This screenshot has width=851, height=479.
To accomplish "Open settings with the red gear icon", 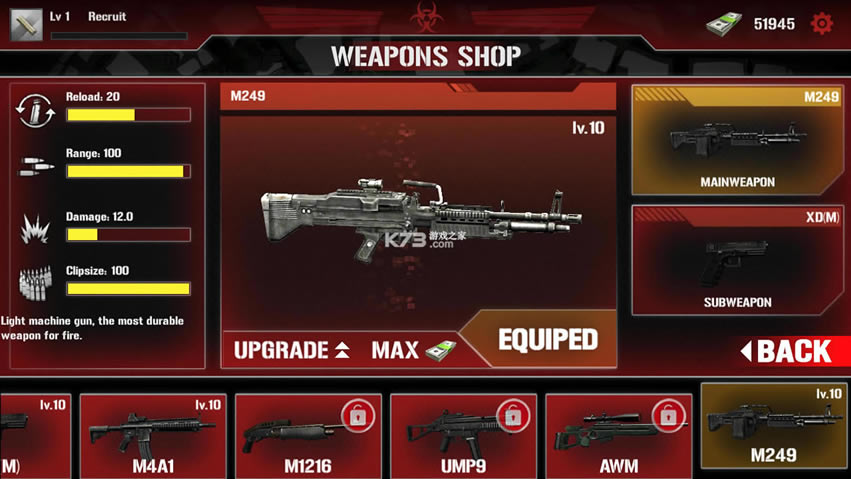I will click(x=821, y=23).
